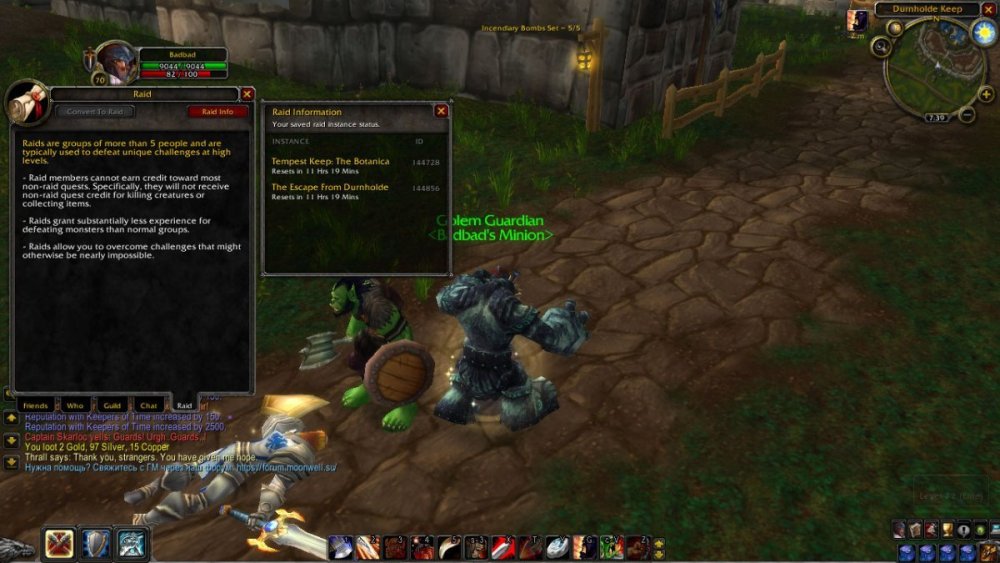Switch to the Friends tab
The image size is (1000, 563).
coord(36,406)
